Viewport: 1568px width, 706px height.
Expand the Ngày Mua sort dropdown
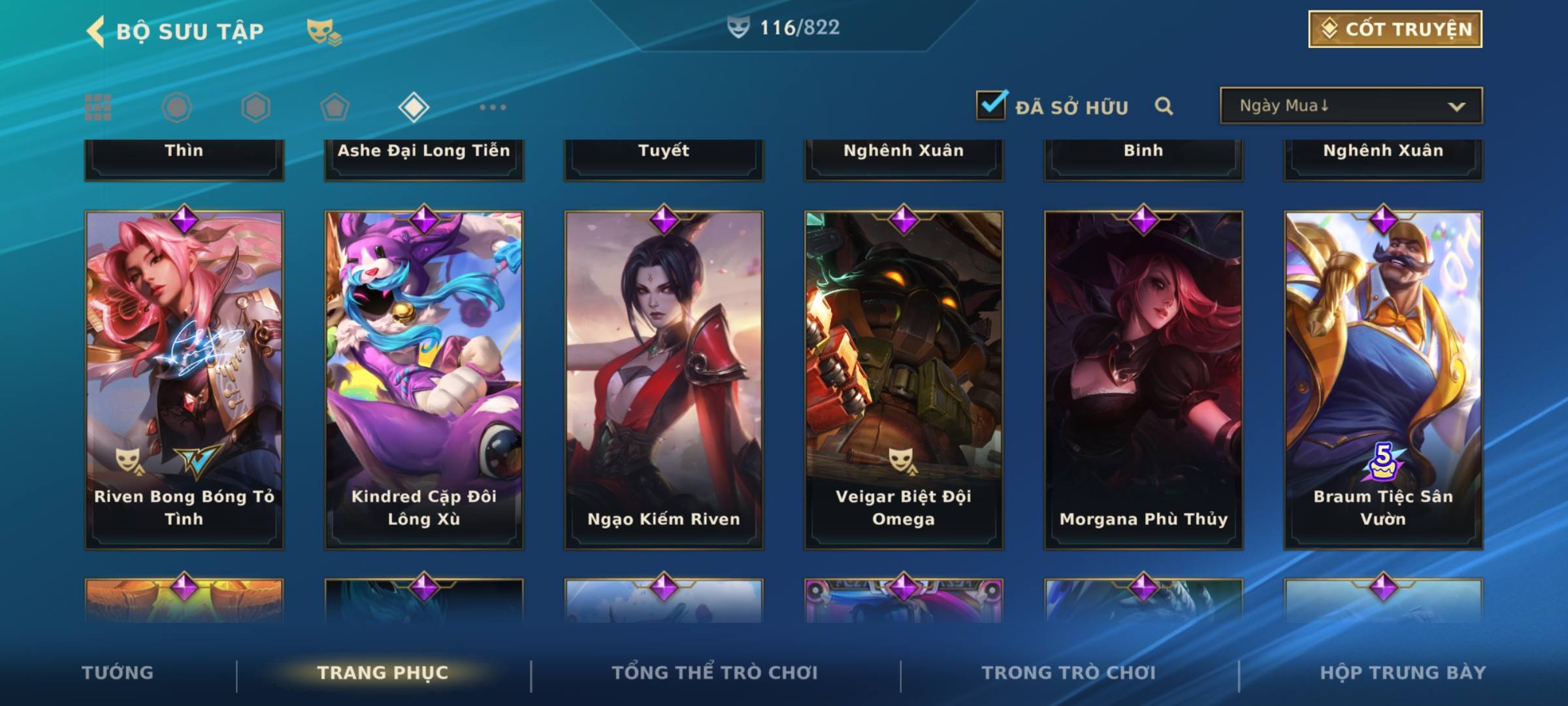pyautogui.click(x=1351, y=106)
